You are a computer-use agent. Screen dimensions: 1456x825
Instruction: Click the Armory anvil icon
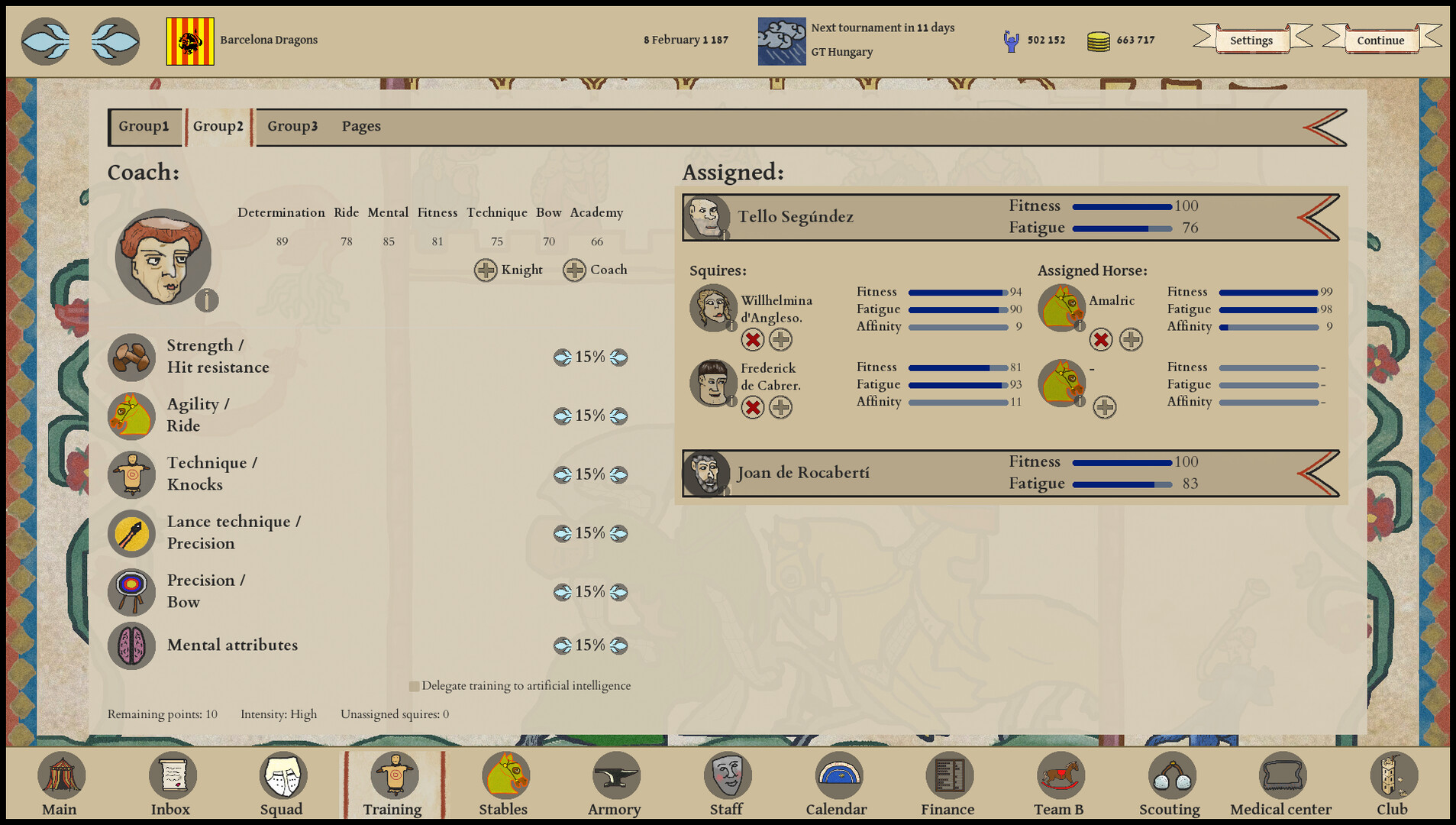615,775
